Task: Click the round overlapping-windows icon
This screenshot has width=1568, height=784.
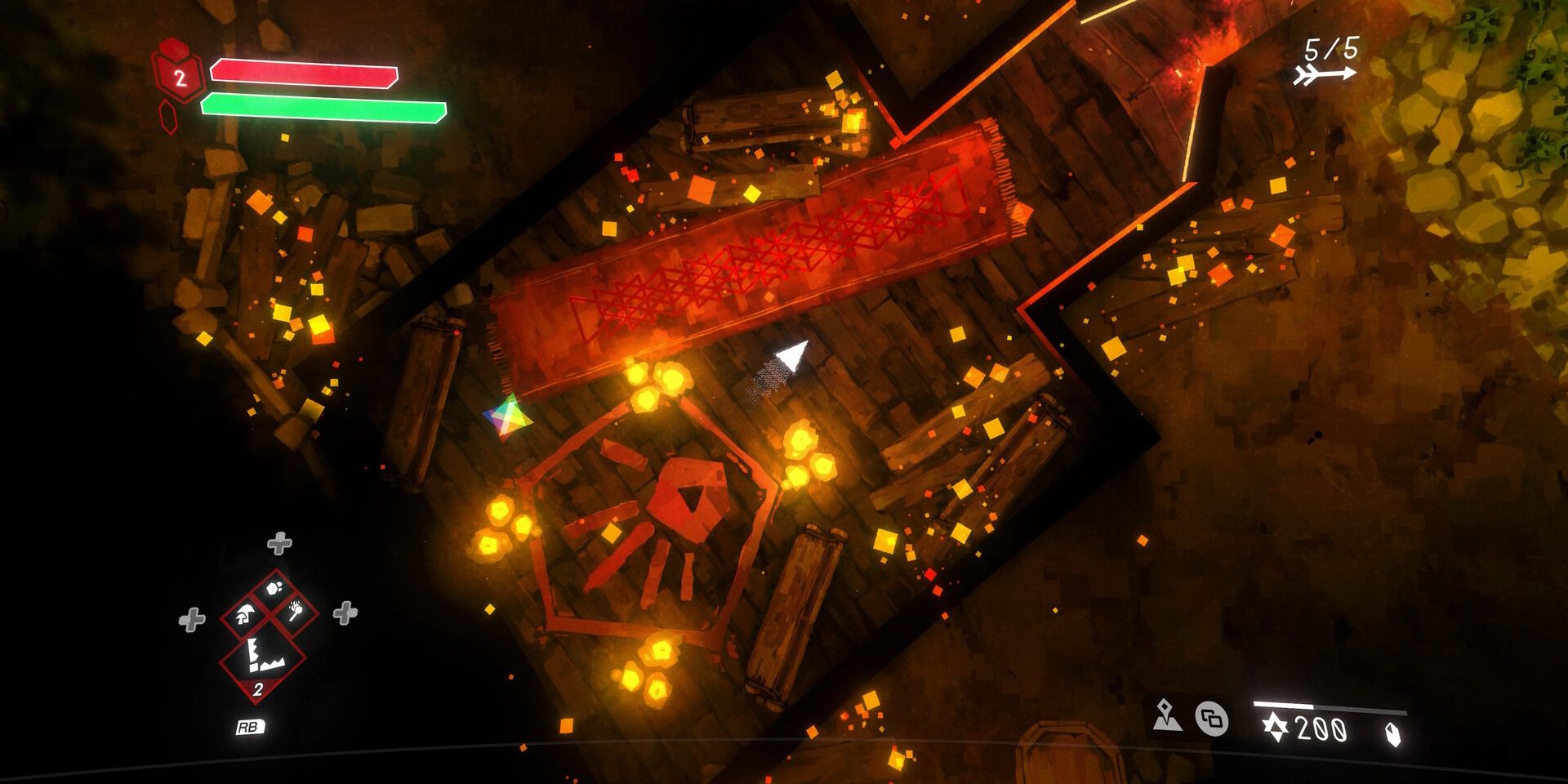Action: point(1212,719)
